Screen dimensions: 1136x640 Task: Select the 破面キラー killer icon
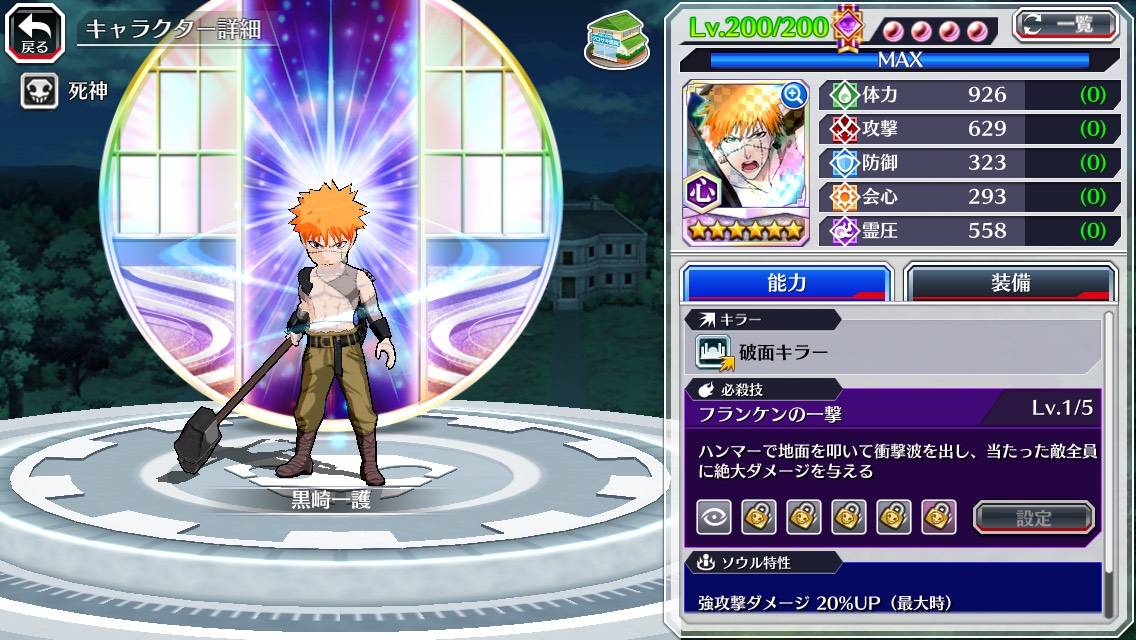[x=715, y=352]
